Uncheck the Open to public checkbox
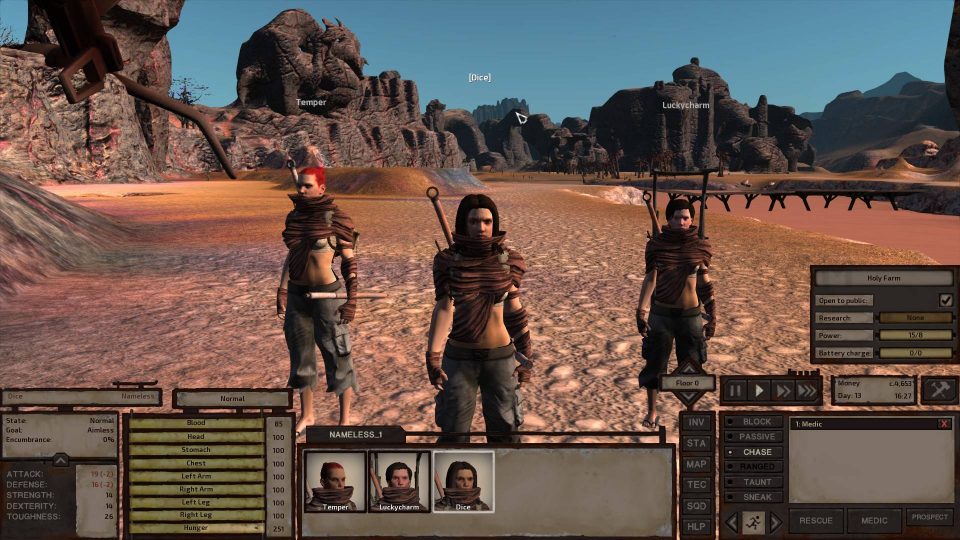This screenshot has width=960, height=540. (945, 300)
